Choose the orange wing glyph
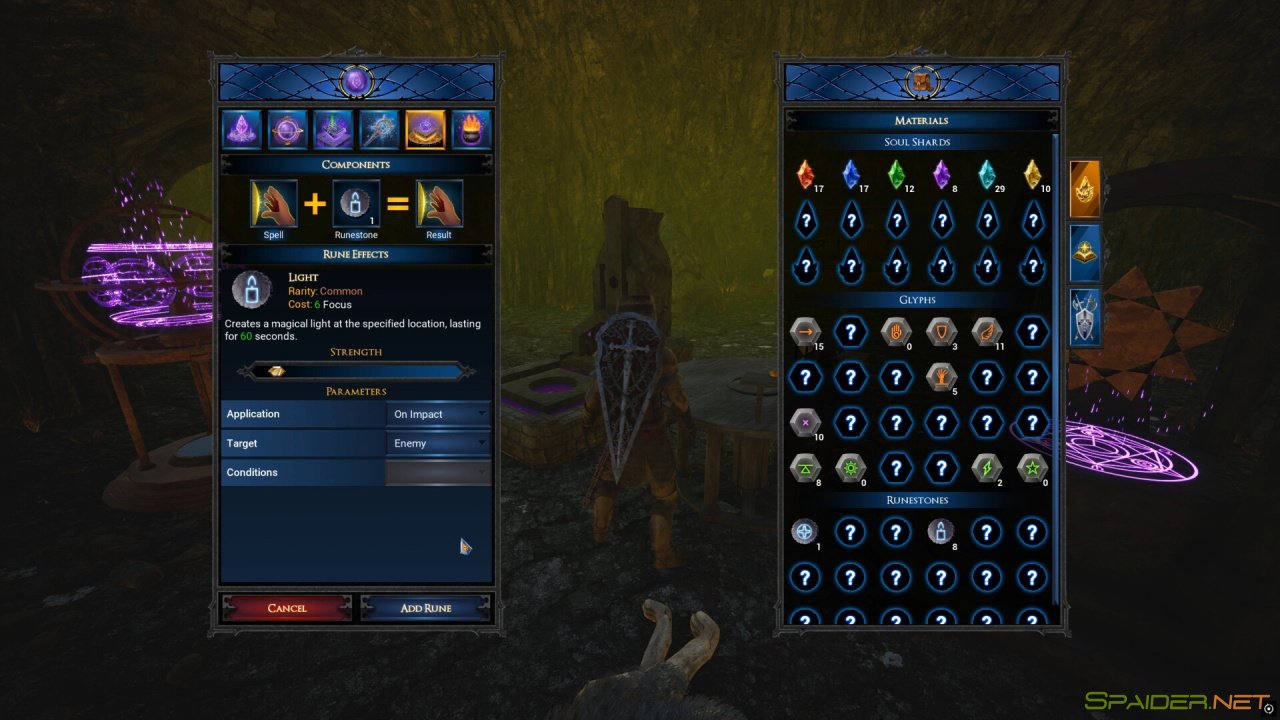This screenshot has width=1280, height=720. click(x=986, y=332)
